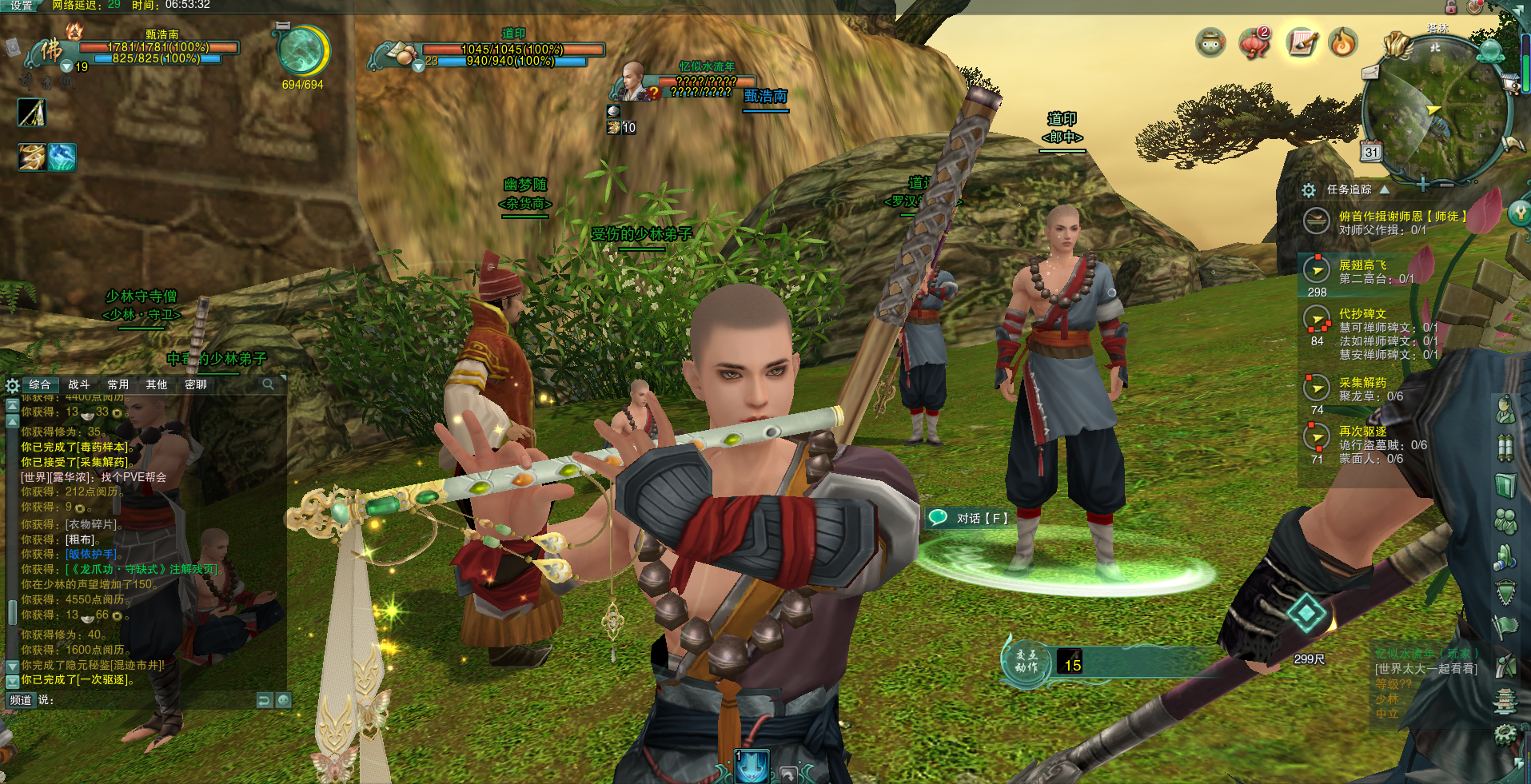
Task: Click the chat search magnifier icon
Action: coord(269,384)
